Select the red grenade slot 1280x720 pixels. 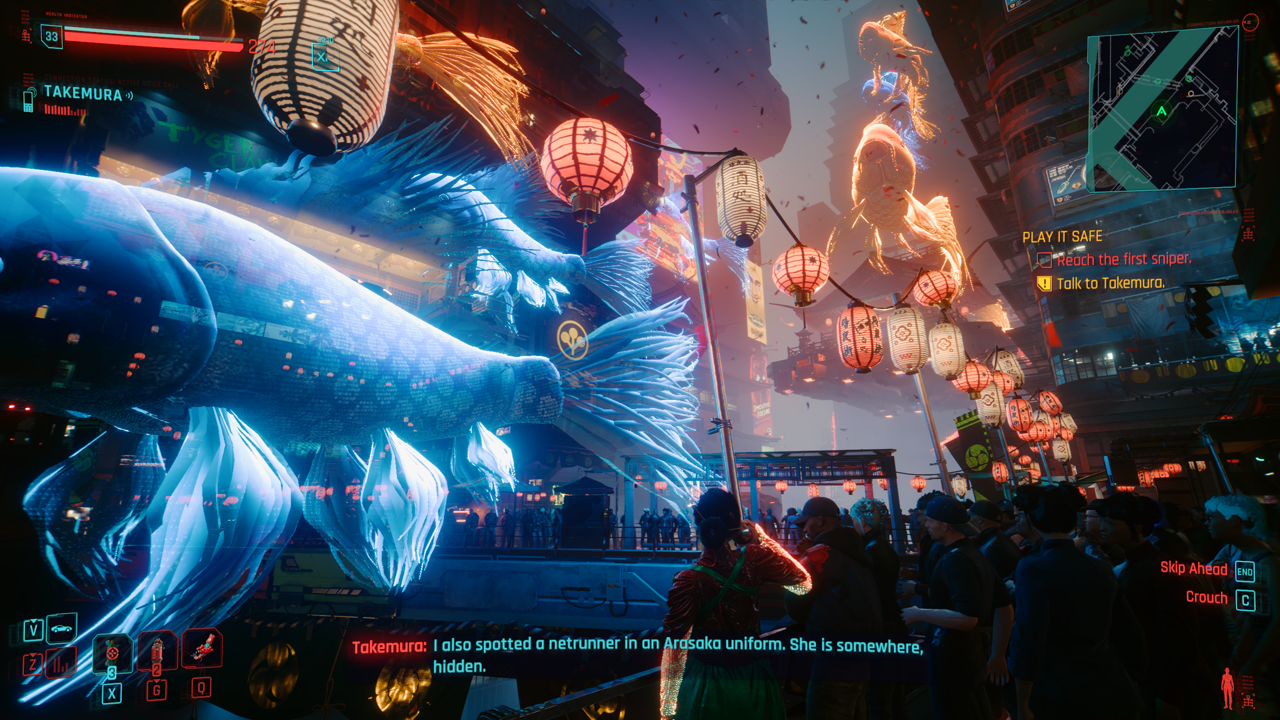158,652
